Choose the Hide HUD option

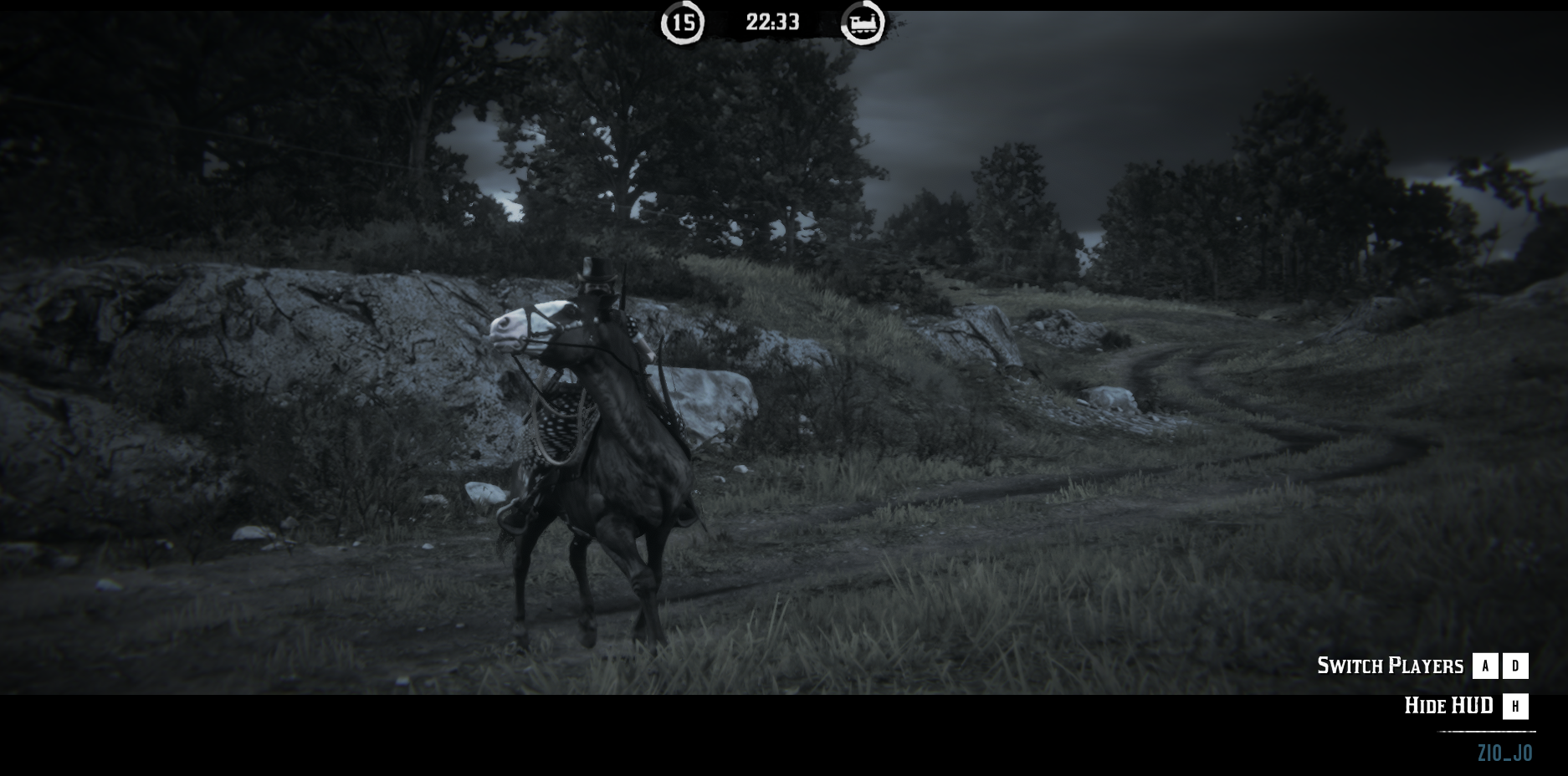point(1448,706)
